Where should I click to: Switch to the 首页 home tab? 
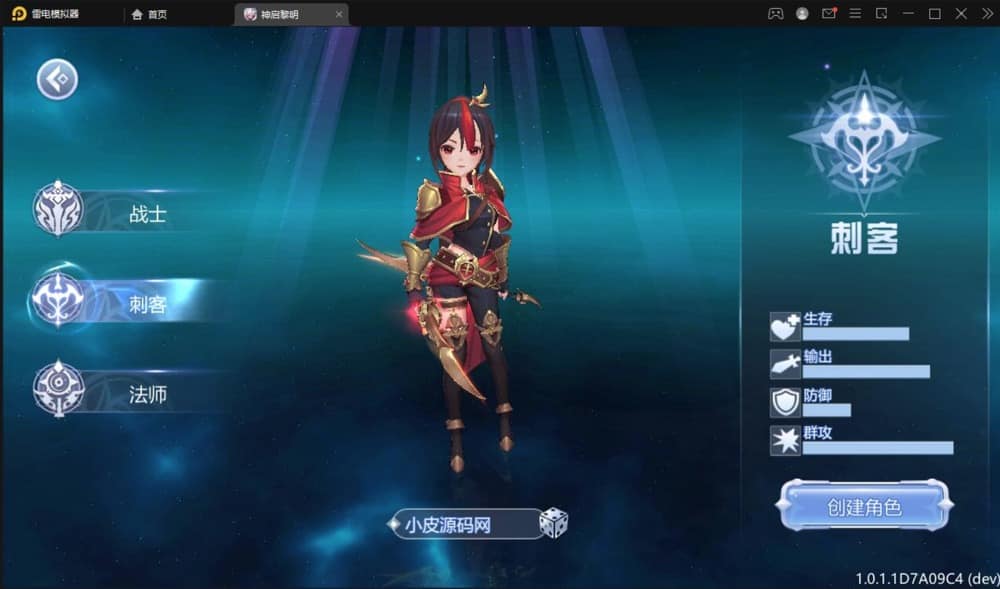(x=150, y=14)
